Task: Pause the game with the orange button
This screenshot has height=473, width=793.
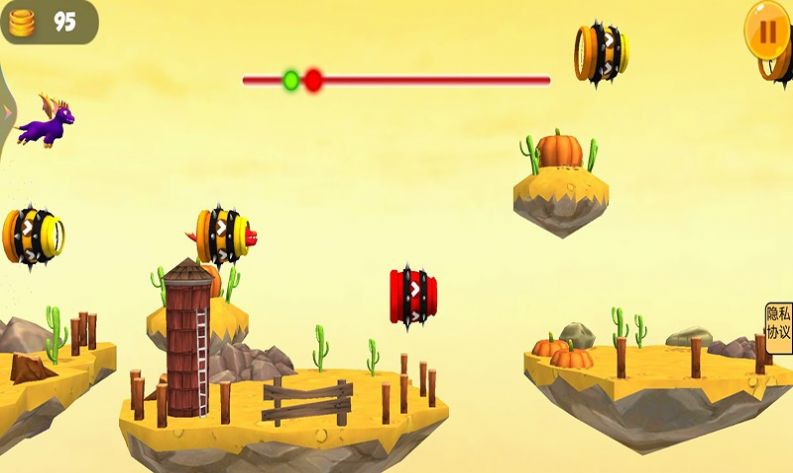Action: pyautogui.click(x=768, y=30)
